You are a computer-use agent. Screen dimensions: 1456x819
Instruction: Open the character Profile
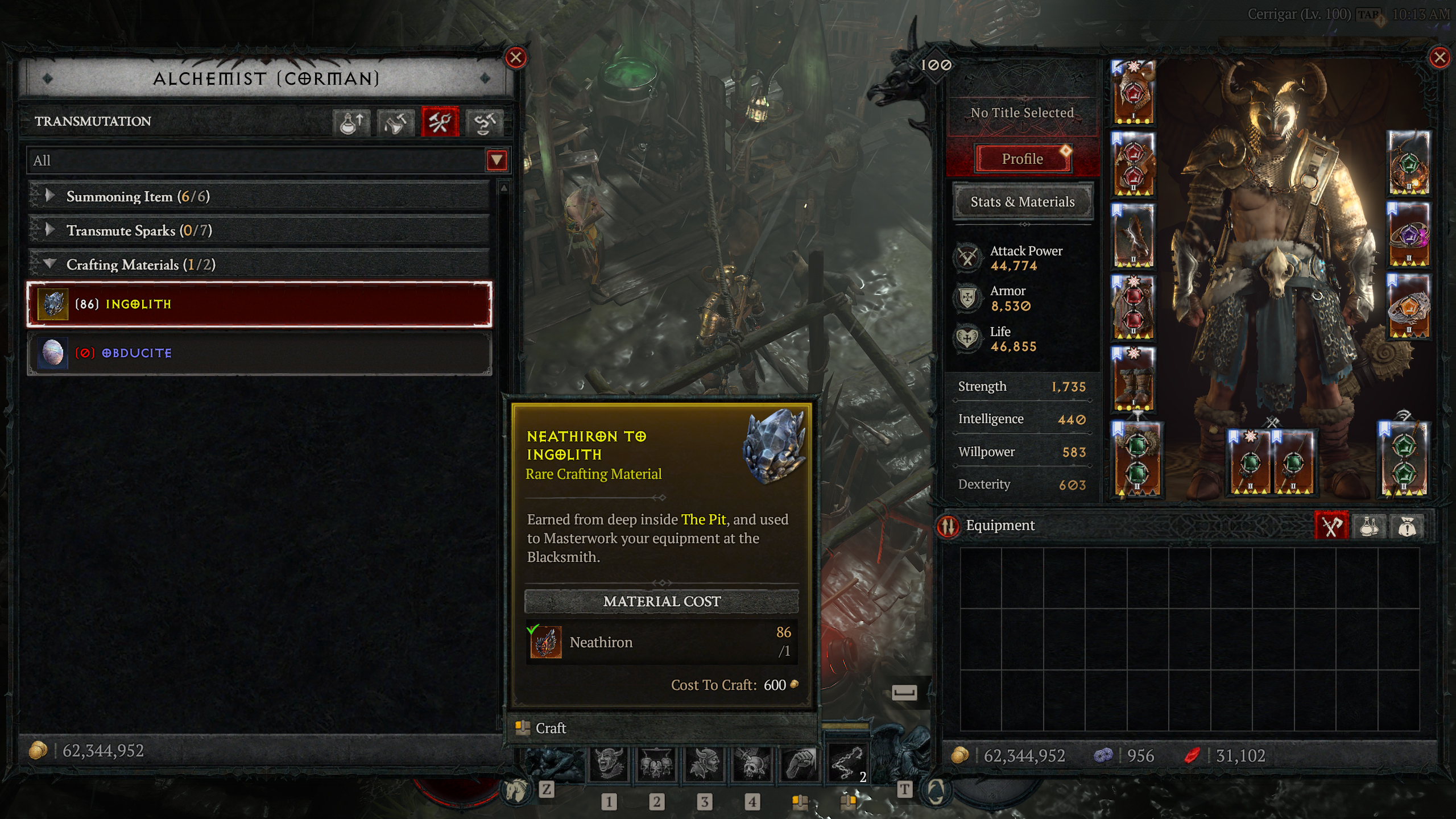click(1023, 159)
